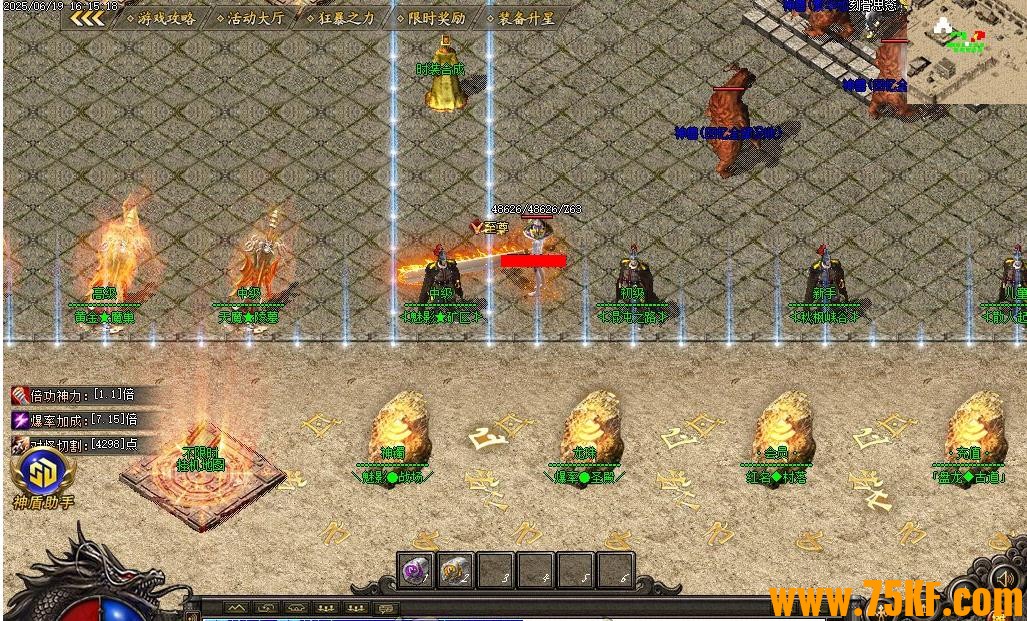Use the purple scroll in hotbar slot 1
1027x621 pixels.
[x=416, y=570]
